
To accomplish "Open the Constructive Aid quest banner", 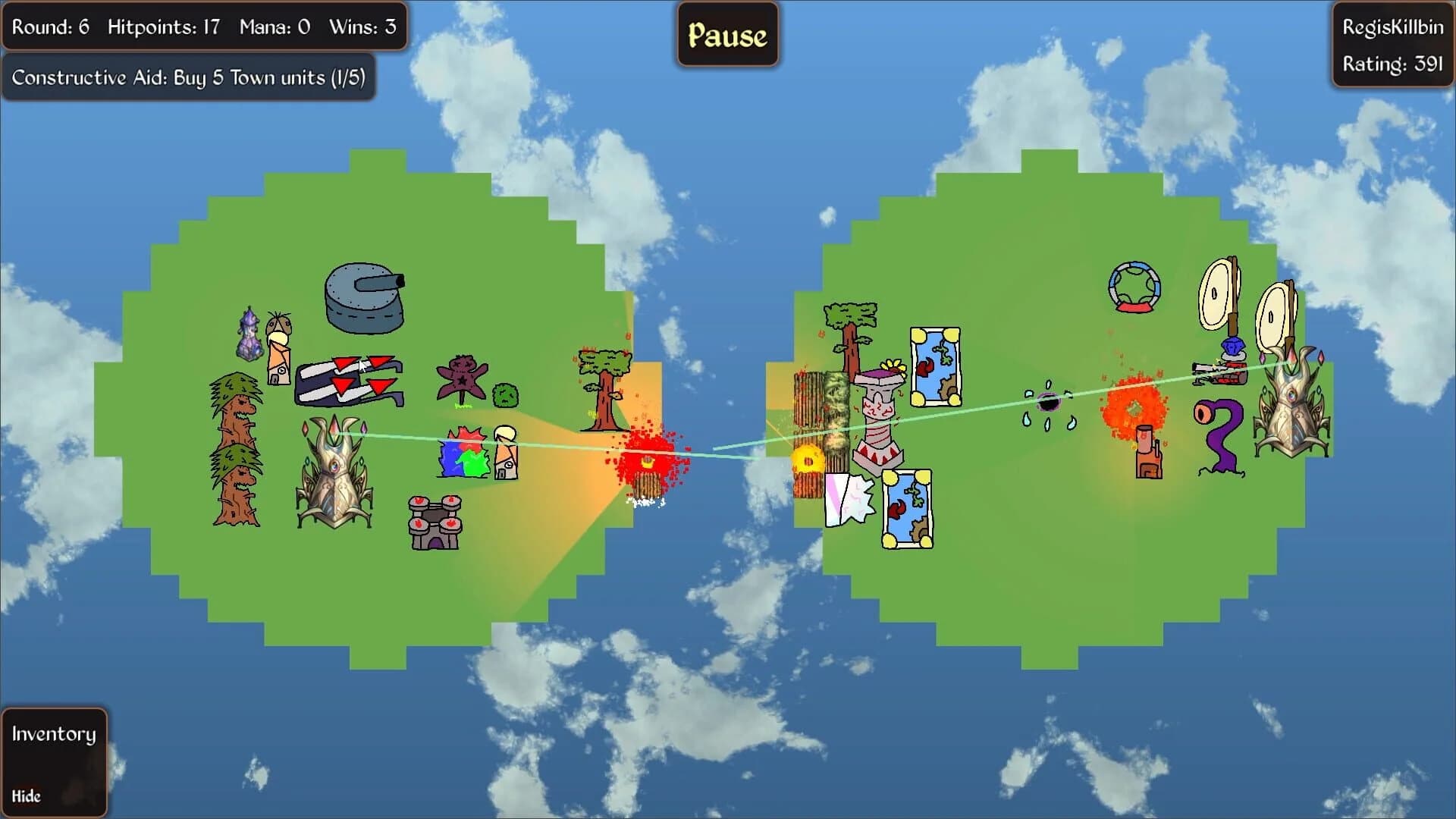I will 187,77.
